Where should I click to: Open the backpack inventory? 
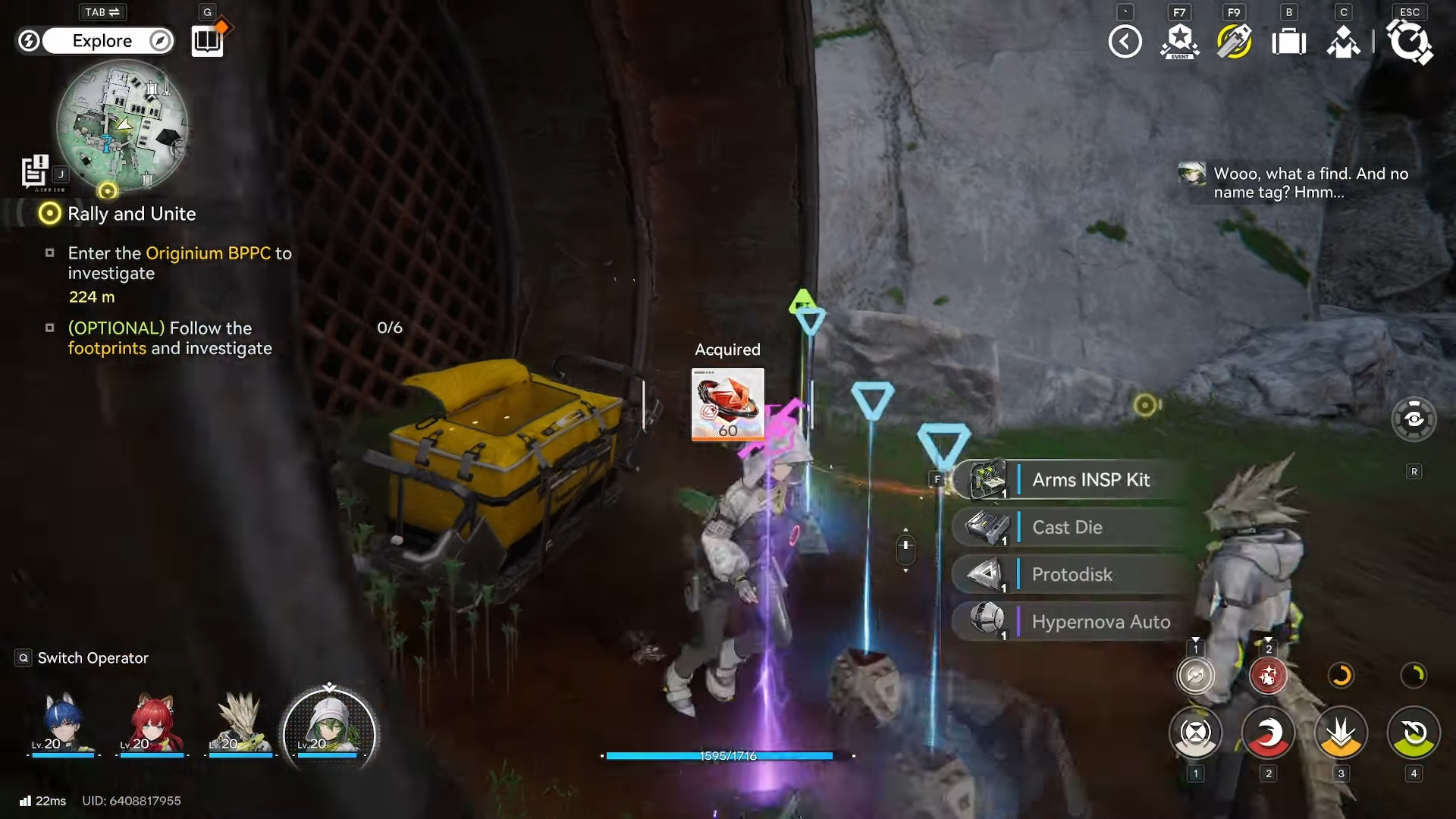click(1288, 42)
